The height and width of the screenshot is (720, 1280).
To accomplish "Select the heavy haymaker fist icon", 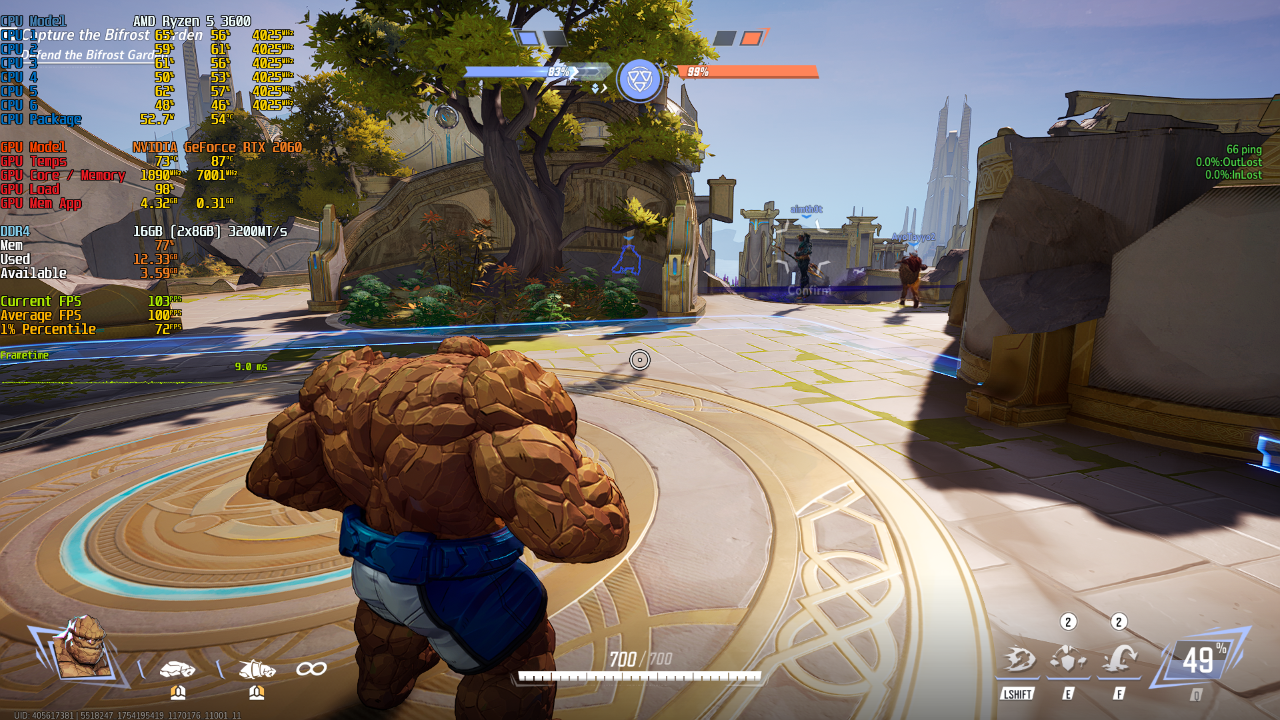I will click(256, 668).
